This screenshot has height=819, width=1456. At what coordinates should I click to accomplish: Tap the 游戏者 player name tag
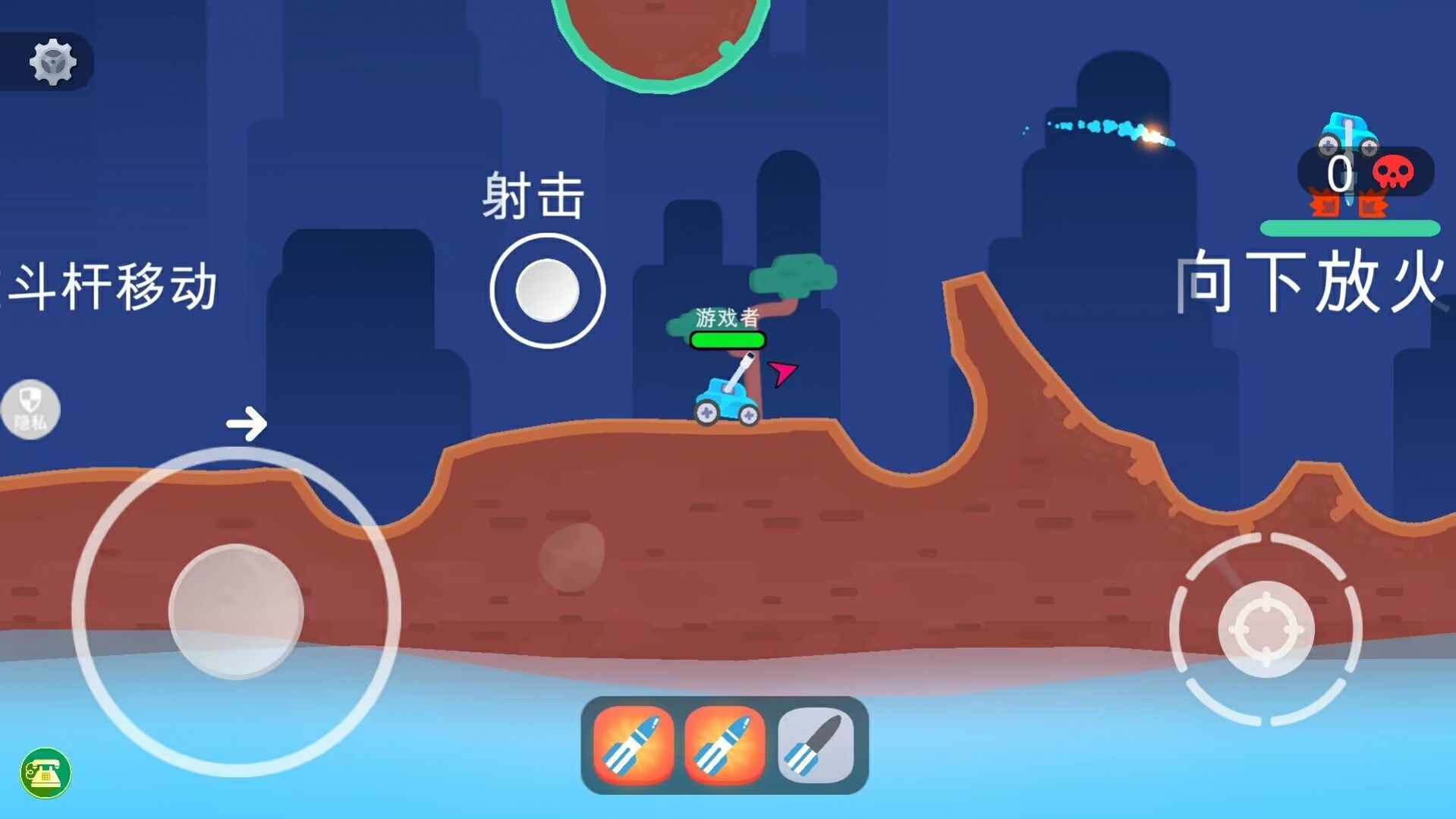[x=726, y=317]
